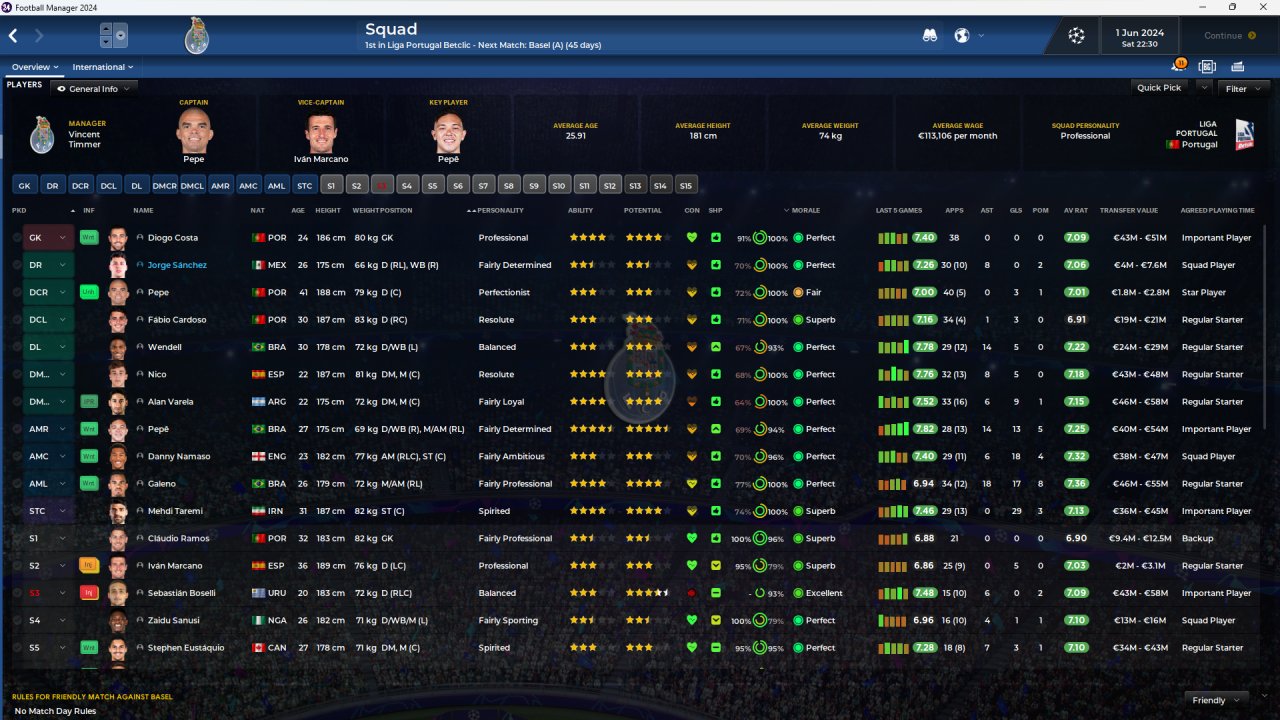Sort squad by the Ability column
The image size is (1280, 720).
pos(580,211)
